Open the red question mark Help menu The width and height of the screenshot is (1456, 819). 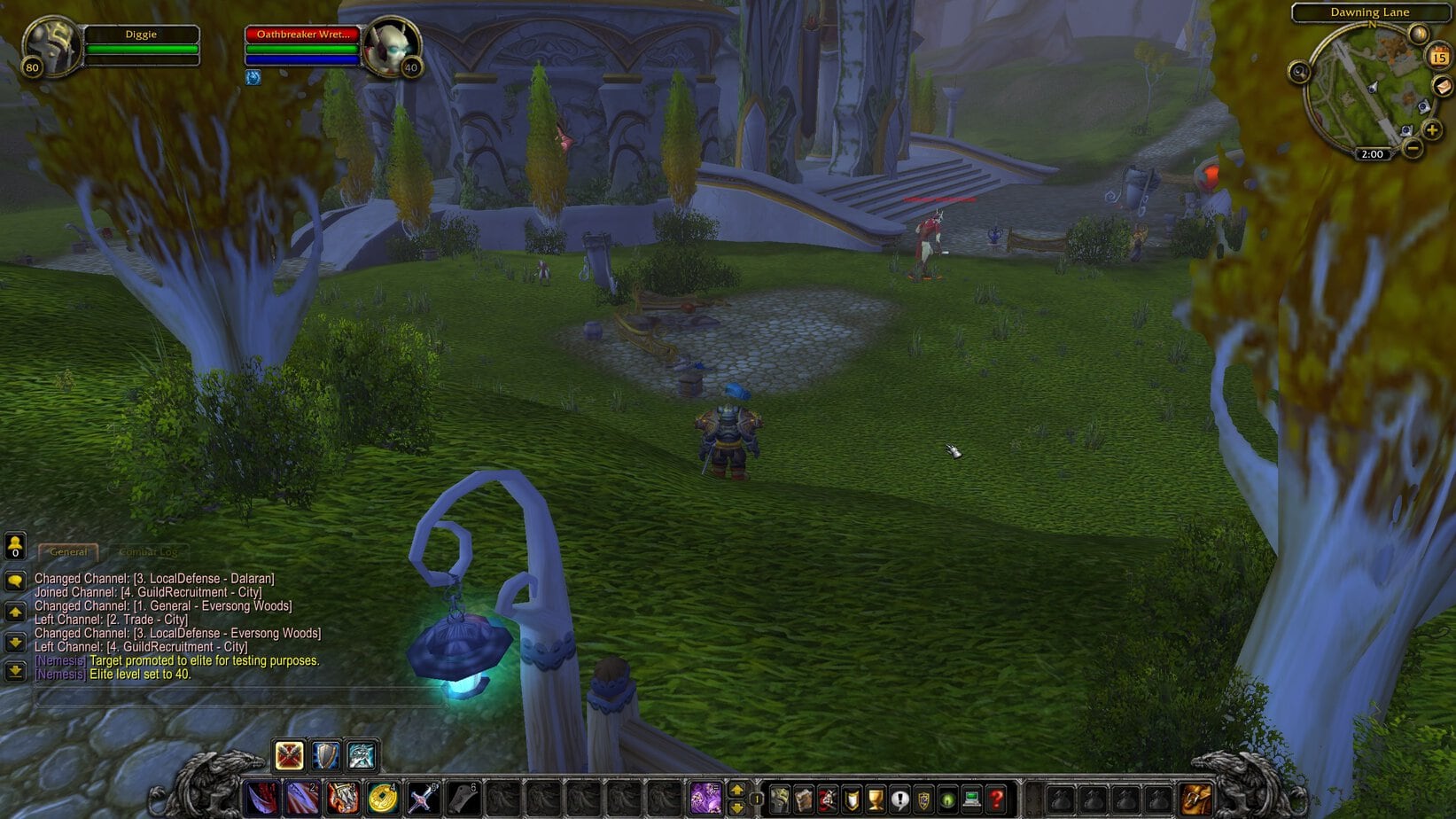coord(995,799)
